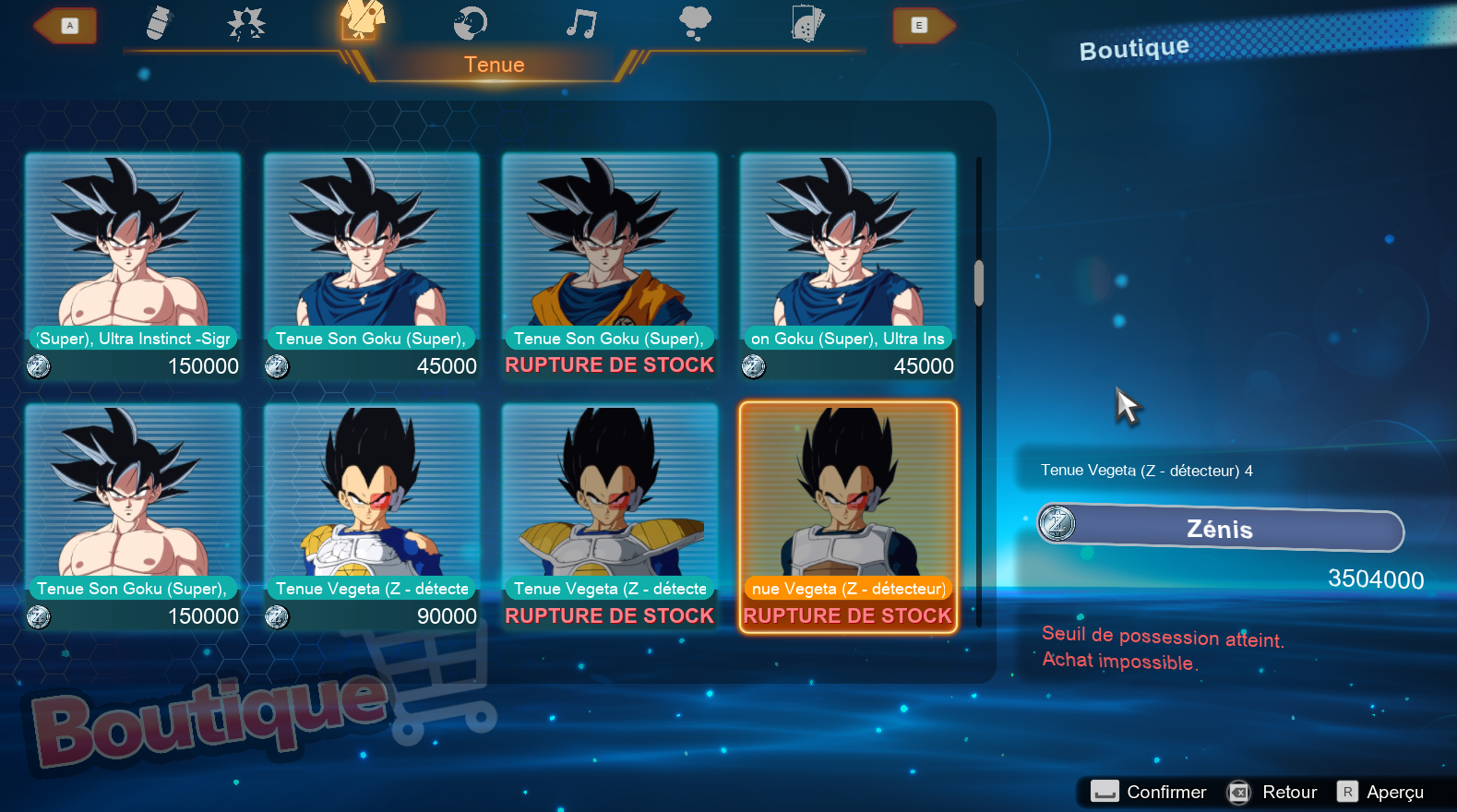Viewport: 1457px width, 812px height.
Task: Select the hero figures card category icon
Action: 807,23
